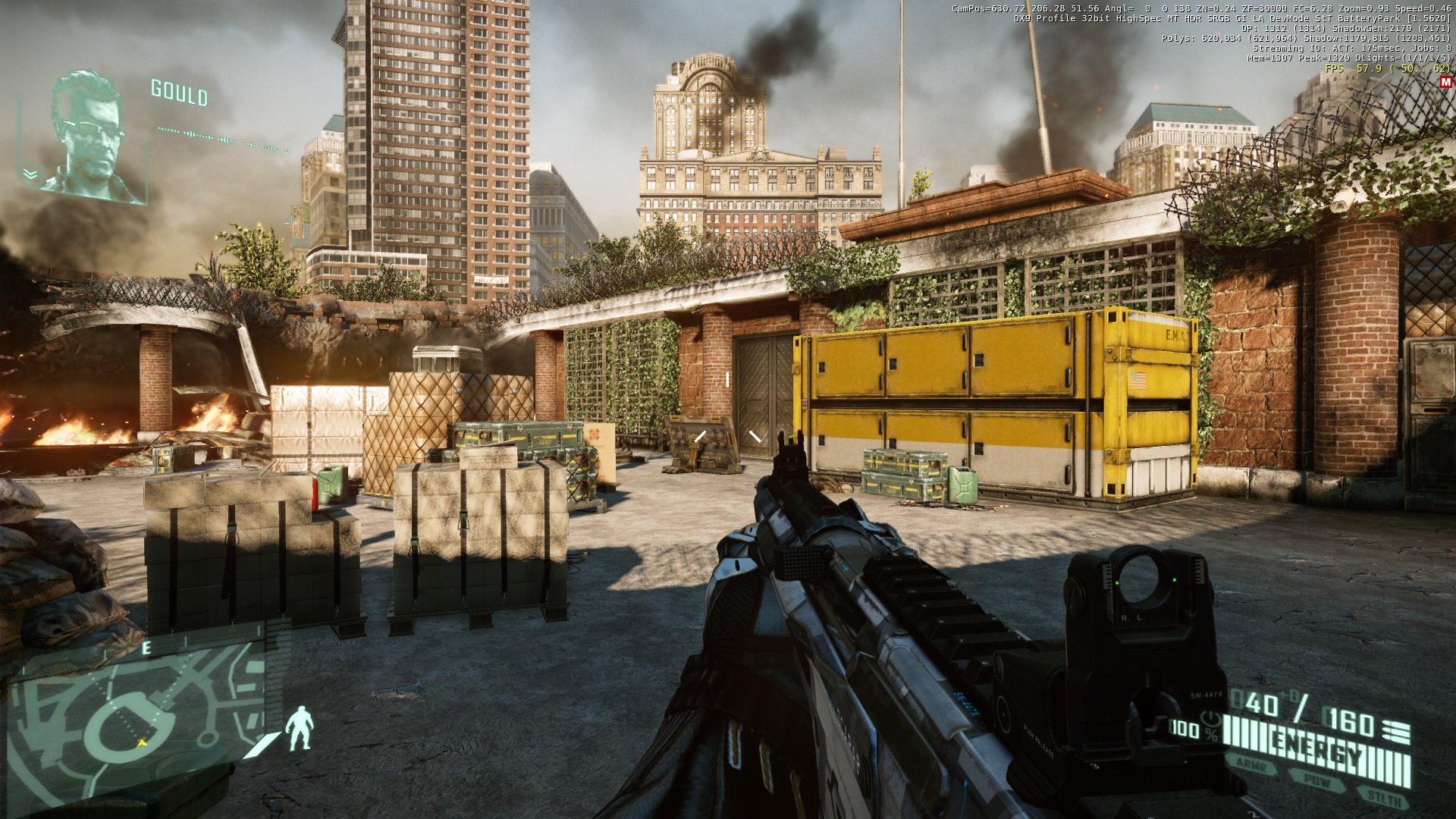Click the red M overlay icon
This screenshot has width=1456, height=819.
(1445, 82)
